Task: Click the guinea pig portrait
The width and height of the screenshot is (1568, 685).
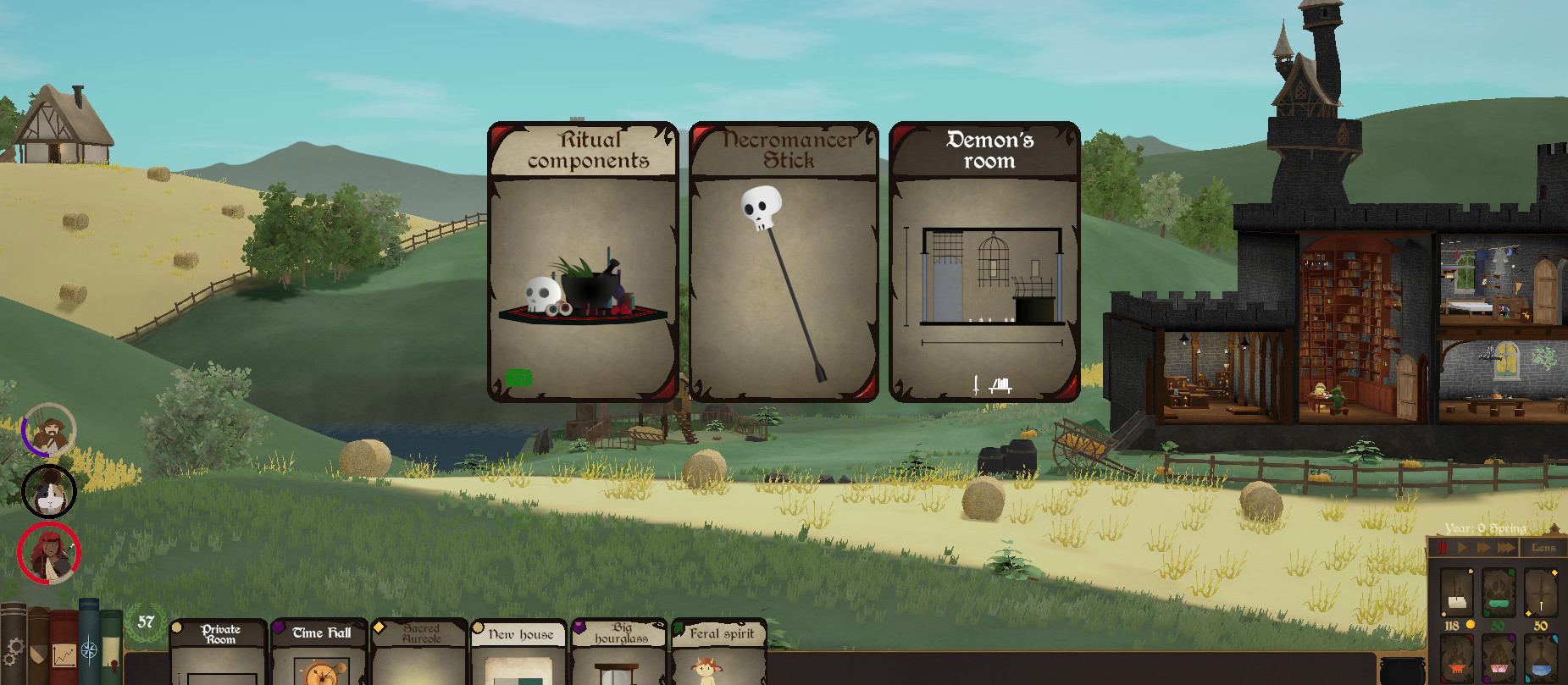Action: (x=49, y=491)
